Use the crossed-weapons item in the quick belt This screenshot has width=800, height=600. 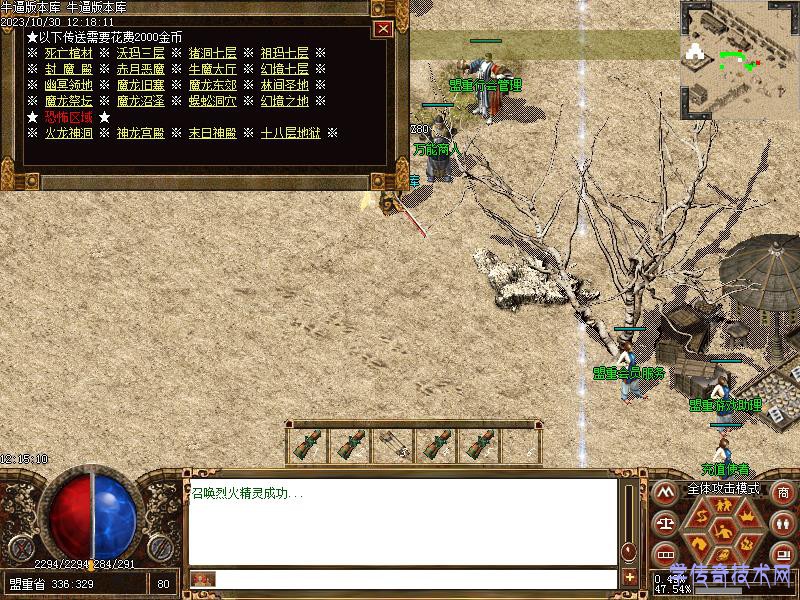pos(393,446)
